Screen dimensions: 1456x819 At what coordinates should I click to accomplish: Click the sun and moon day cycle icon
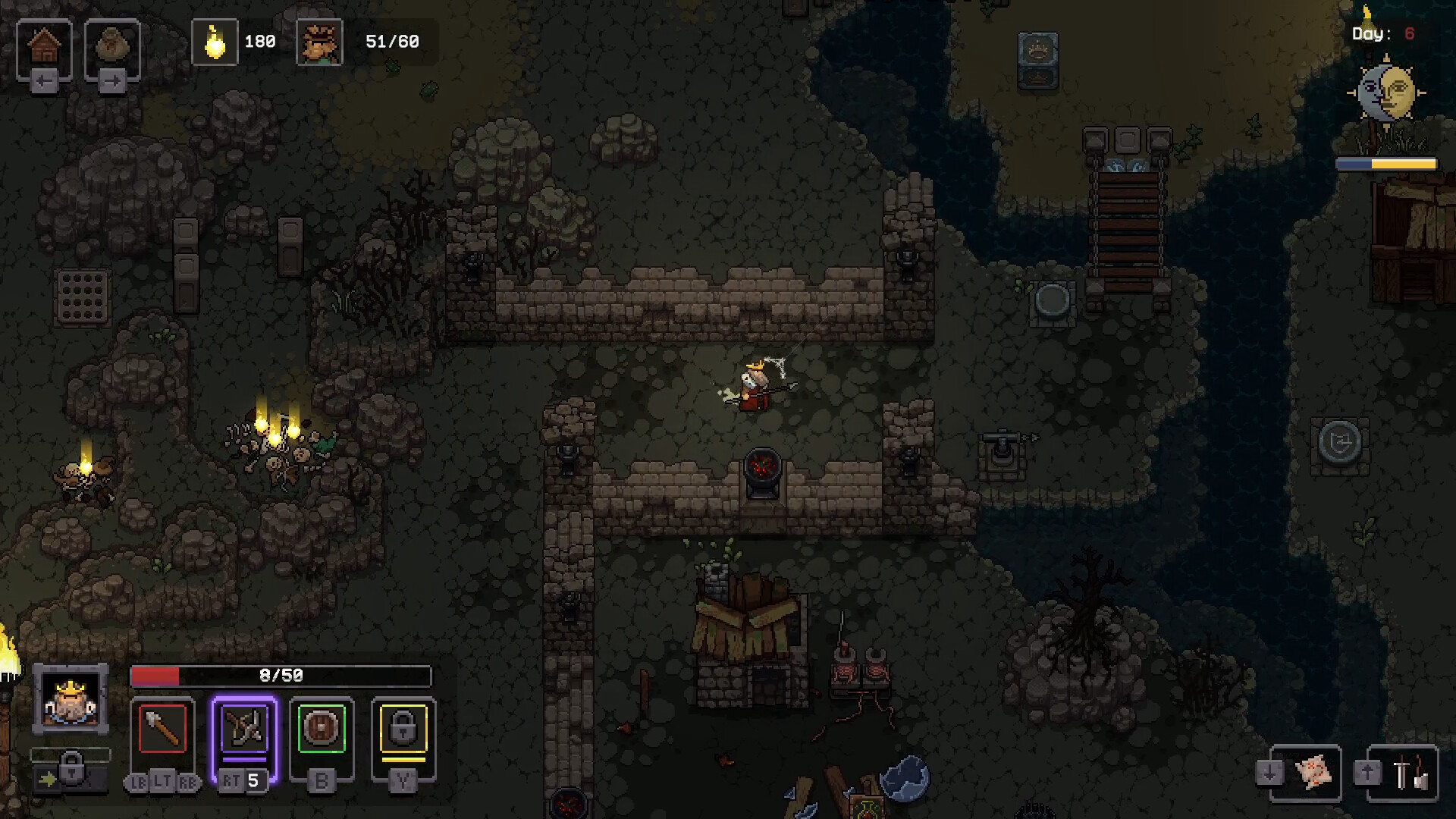(1386, 93)
